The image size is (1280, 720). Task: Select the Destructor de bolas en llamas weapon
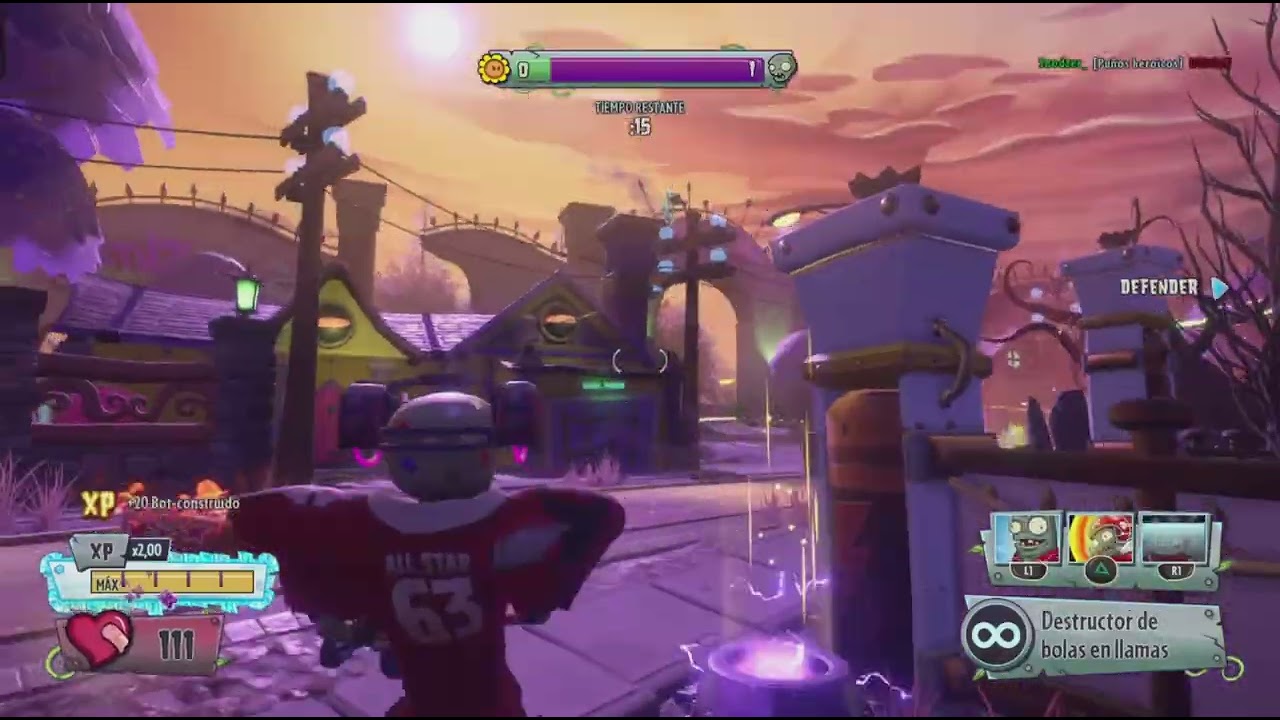click(1096, 635)
